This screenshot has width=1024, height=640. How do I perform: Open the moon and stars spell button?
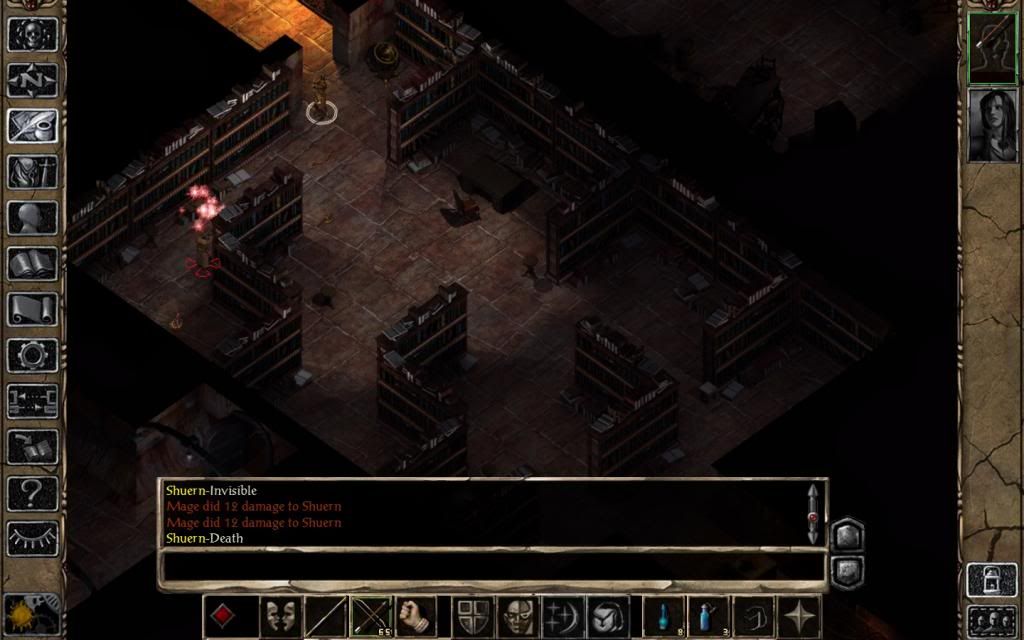(563, 616)
